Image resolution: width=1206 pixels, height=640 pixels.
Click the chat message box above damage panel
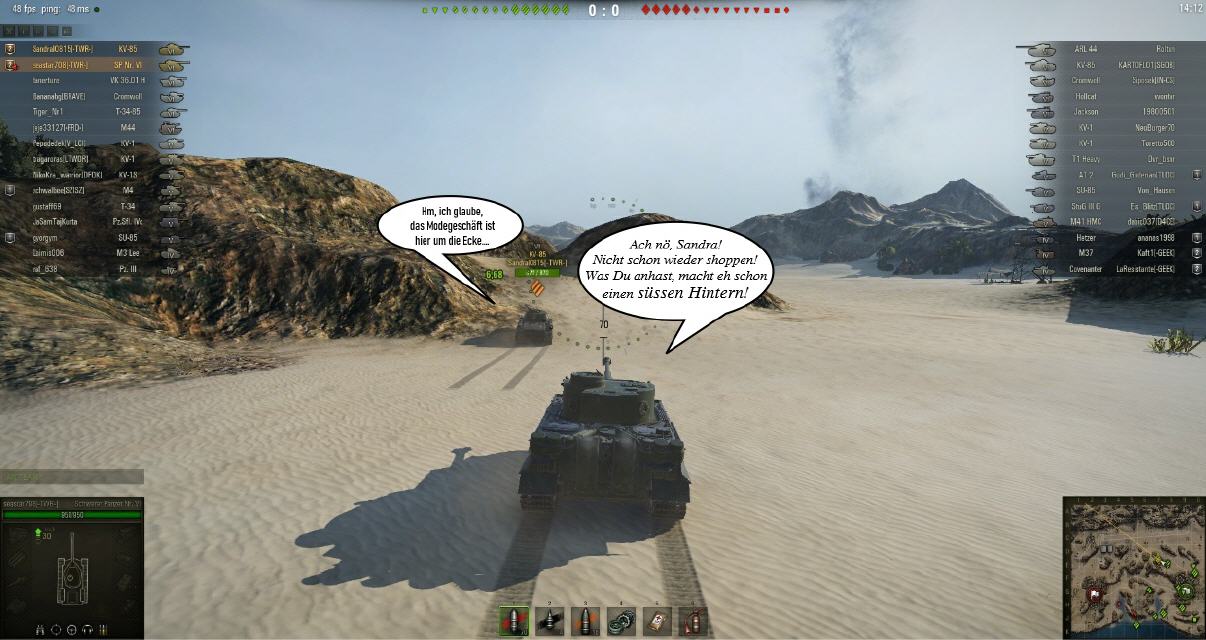(71, 477)
